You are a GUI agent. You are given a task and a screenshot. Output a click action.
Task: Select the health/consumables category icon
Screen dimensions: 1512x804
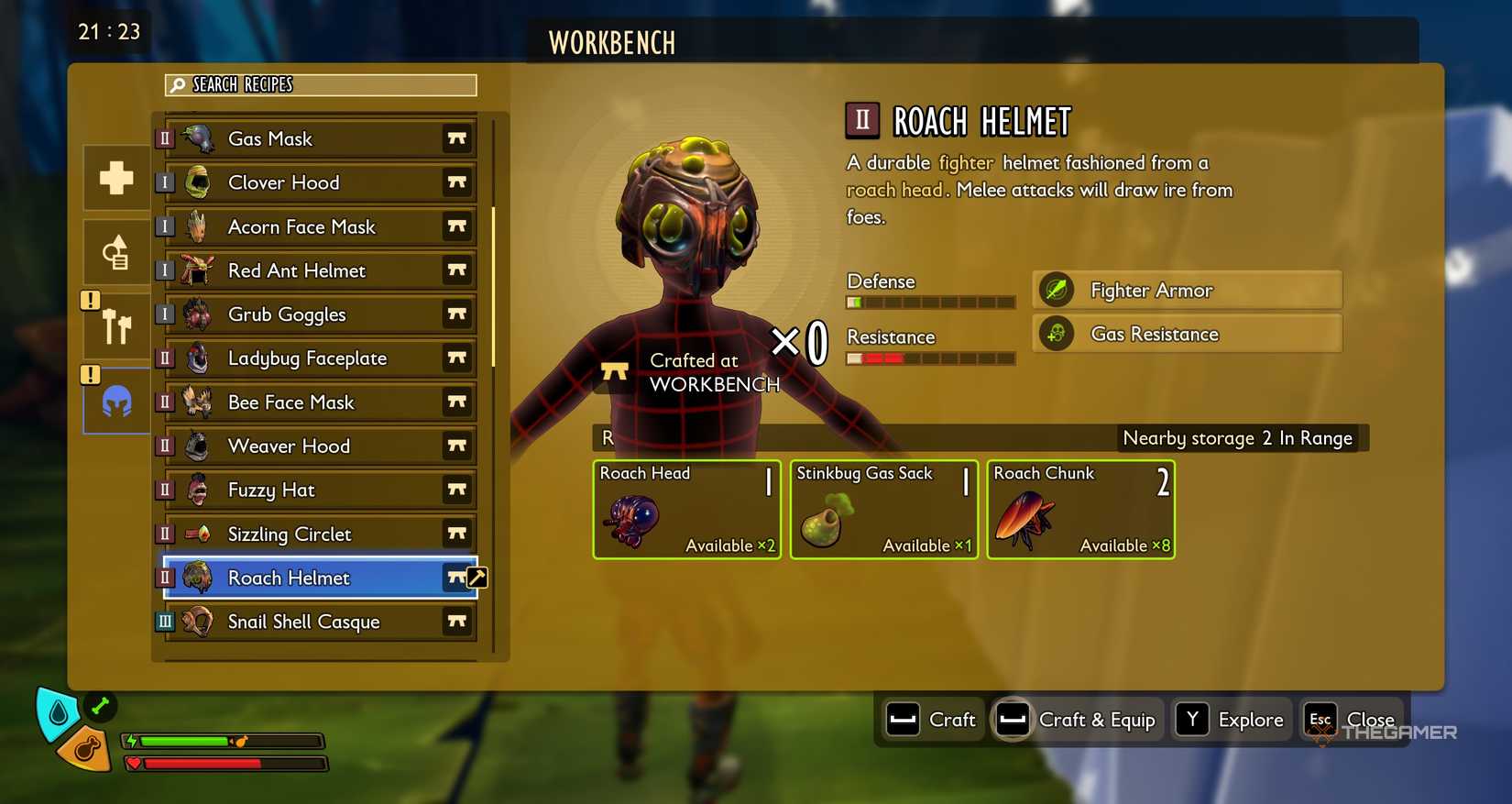click(x=115, y=177)
